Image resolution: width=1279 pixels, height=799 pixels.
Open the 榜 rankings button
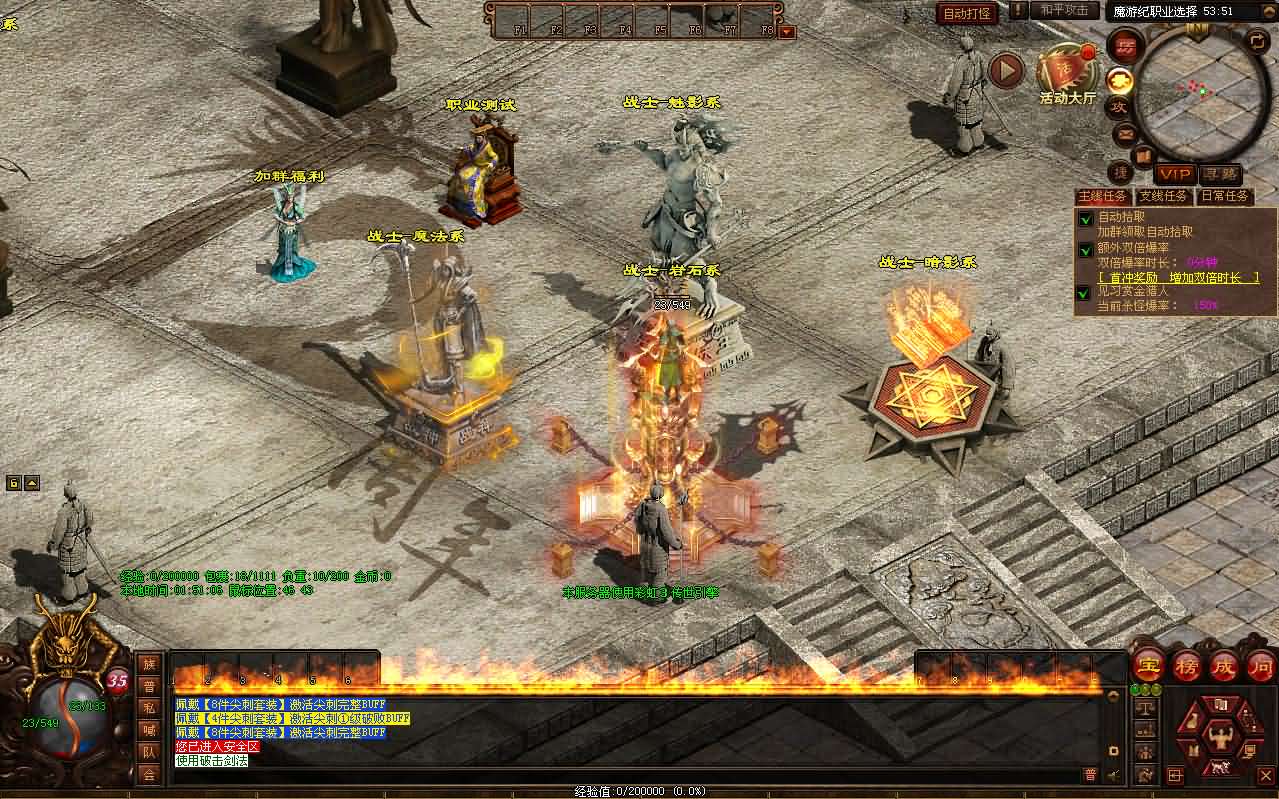pyautogui.click(x=1186, y=665)
